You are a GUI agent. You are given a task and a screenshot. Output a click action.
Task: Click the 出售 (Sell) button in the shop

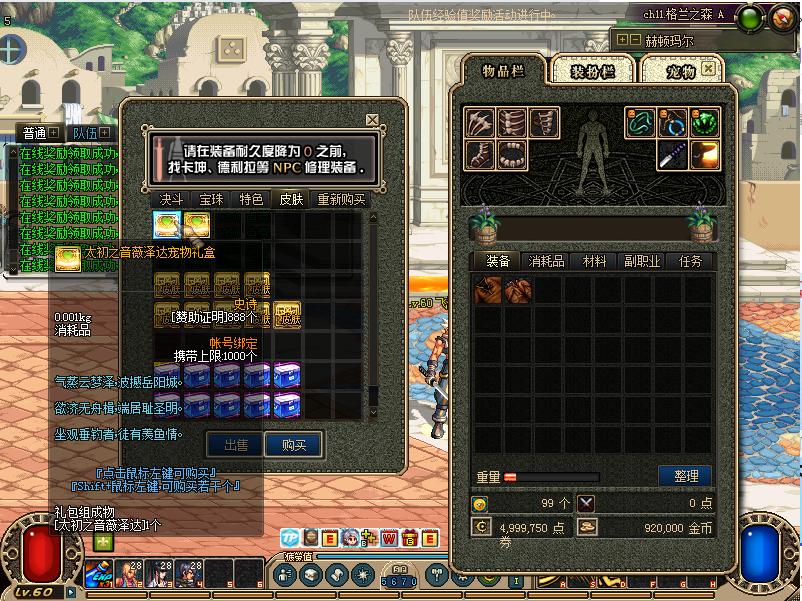point(235,445)
